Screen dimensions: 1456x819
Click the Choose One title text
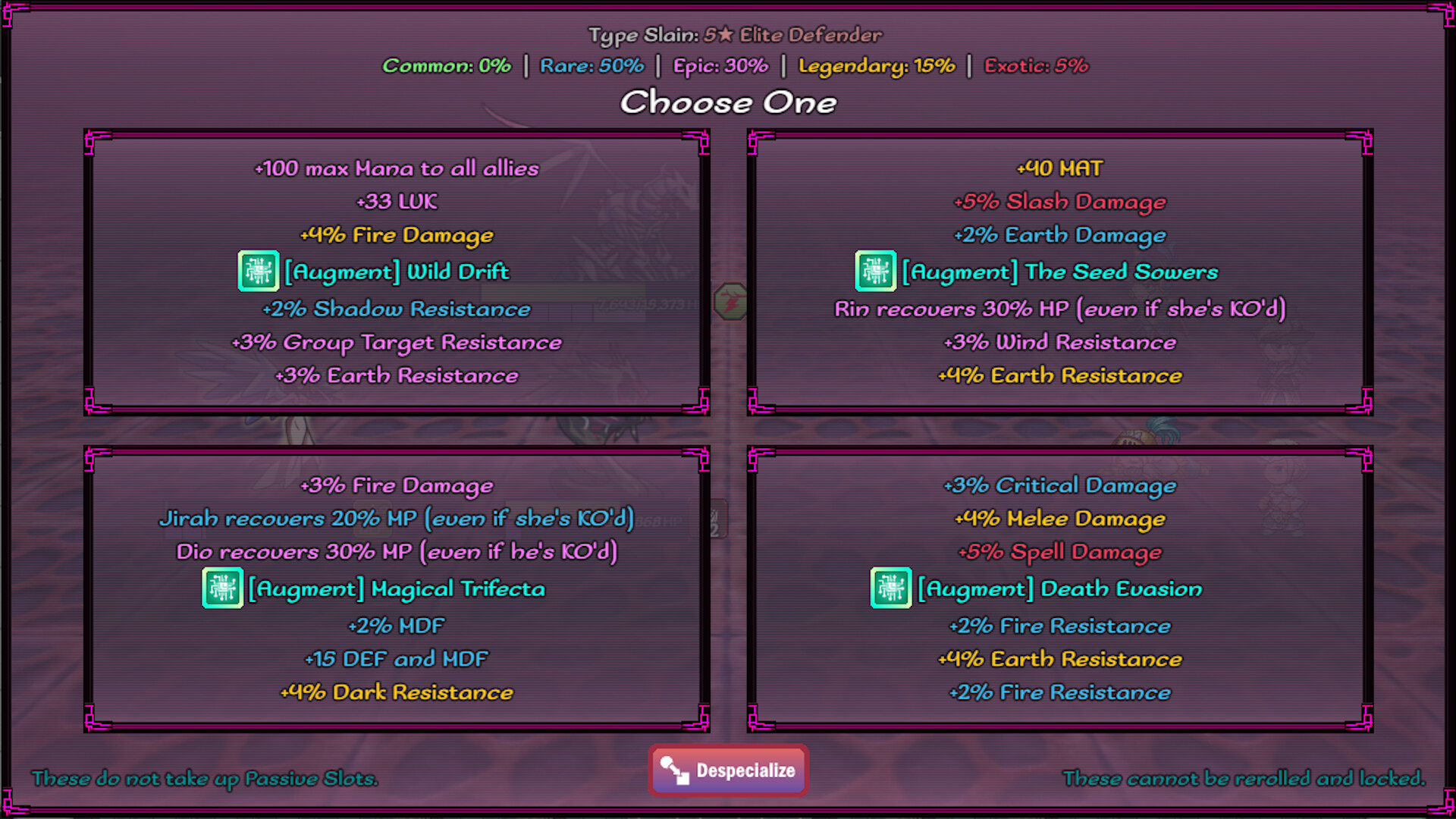coord(728,102)
